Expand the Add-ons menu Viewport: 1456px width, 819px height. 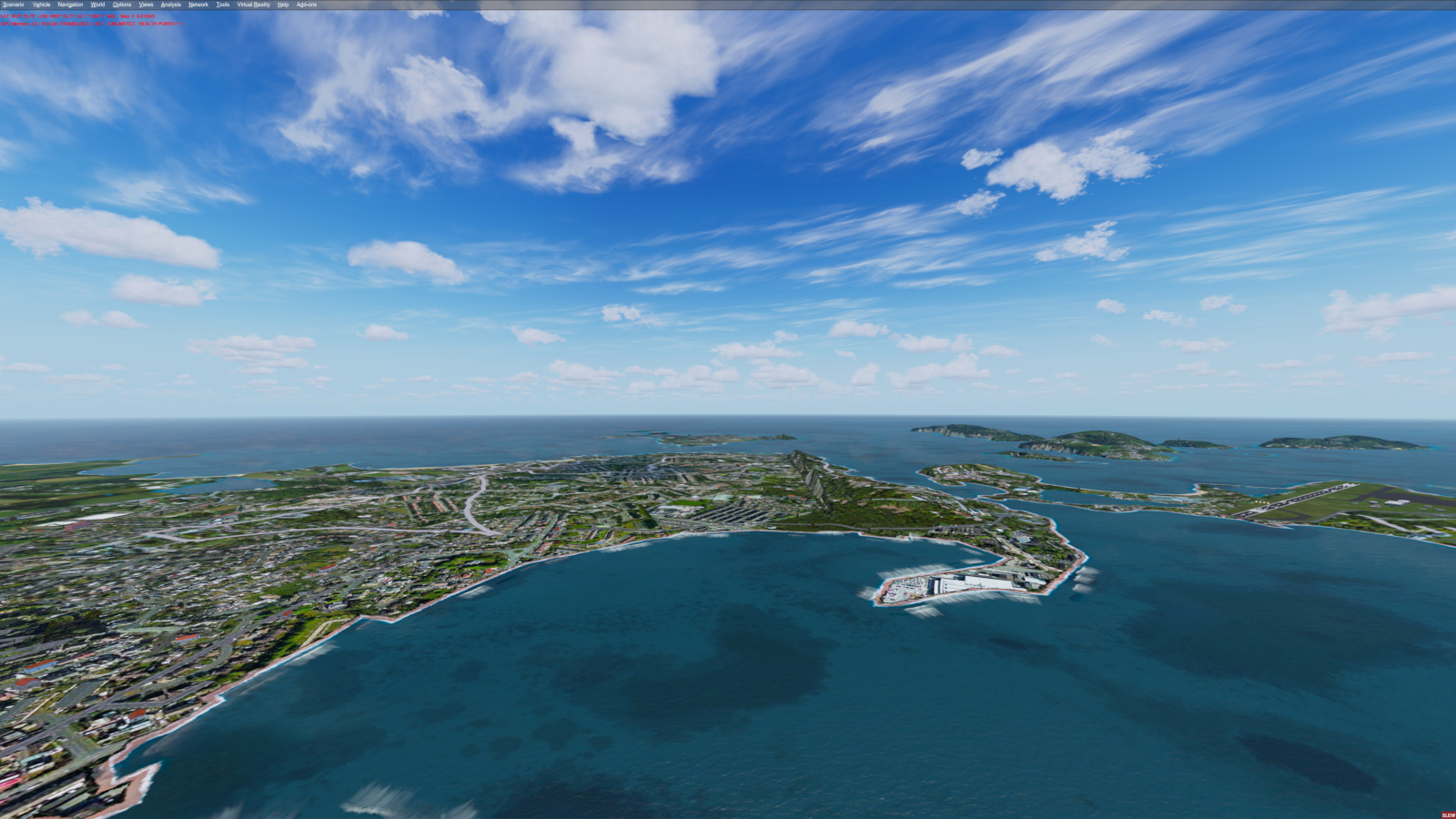pyautogui.click(x=307, y=5)
